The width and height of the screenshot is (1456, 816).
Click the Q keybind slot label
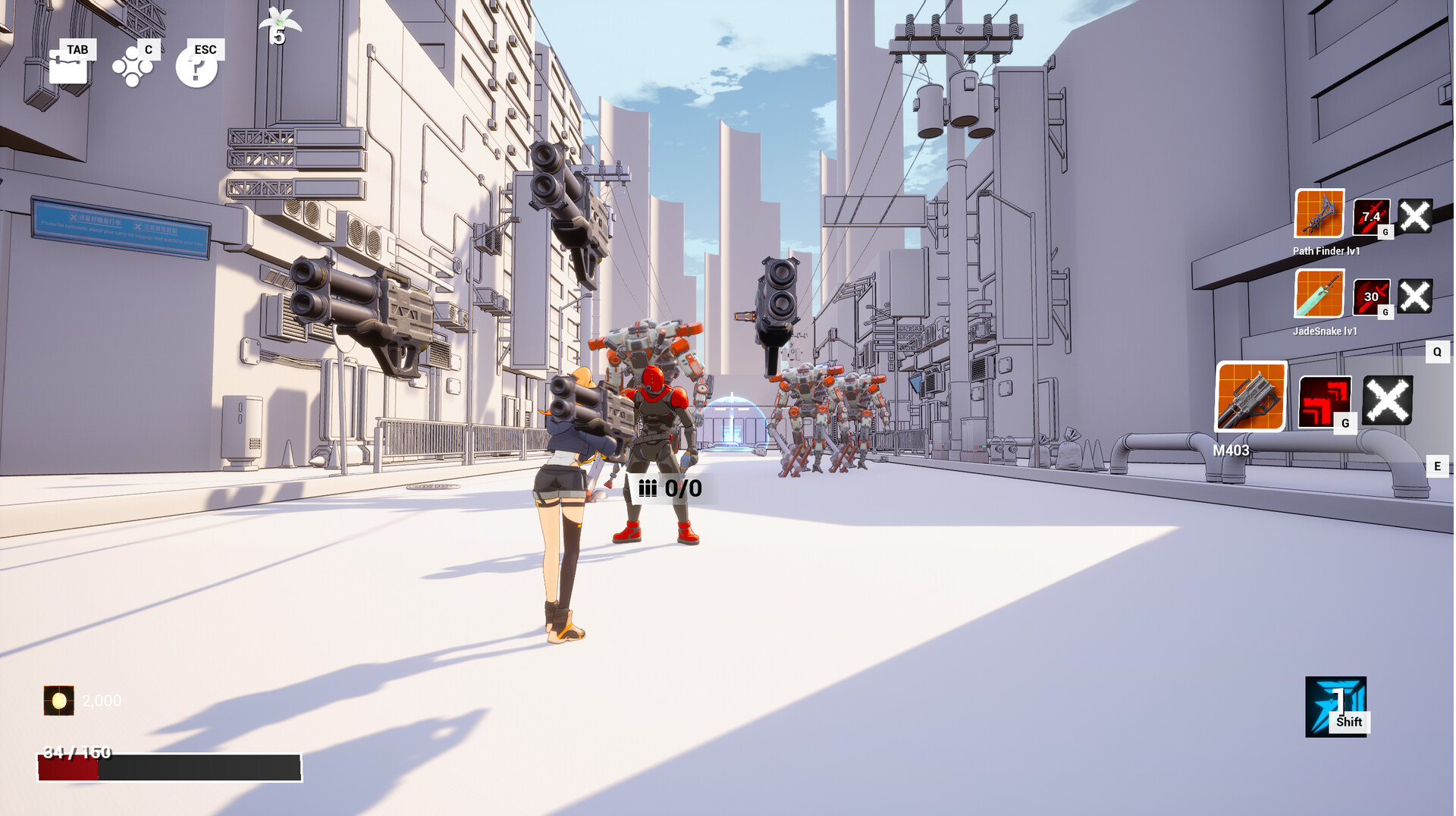tap(1437, 351)
